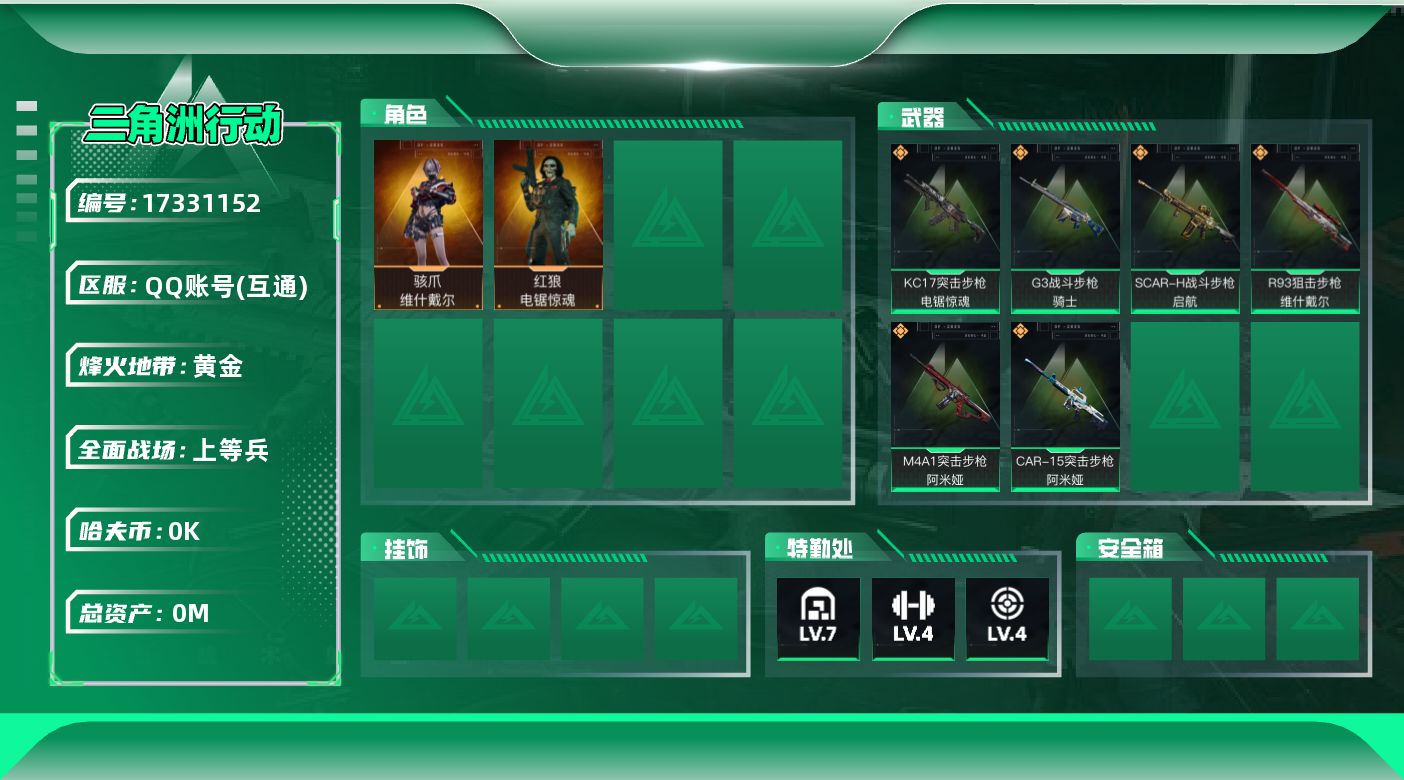
Task: Choose the G3战斗步枪 骑士 weapon card
Action: (x=1065, y=227)
